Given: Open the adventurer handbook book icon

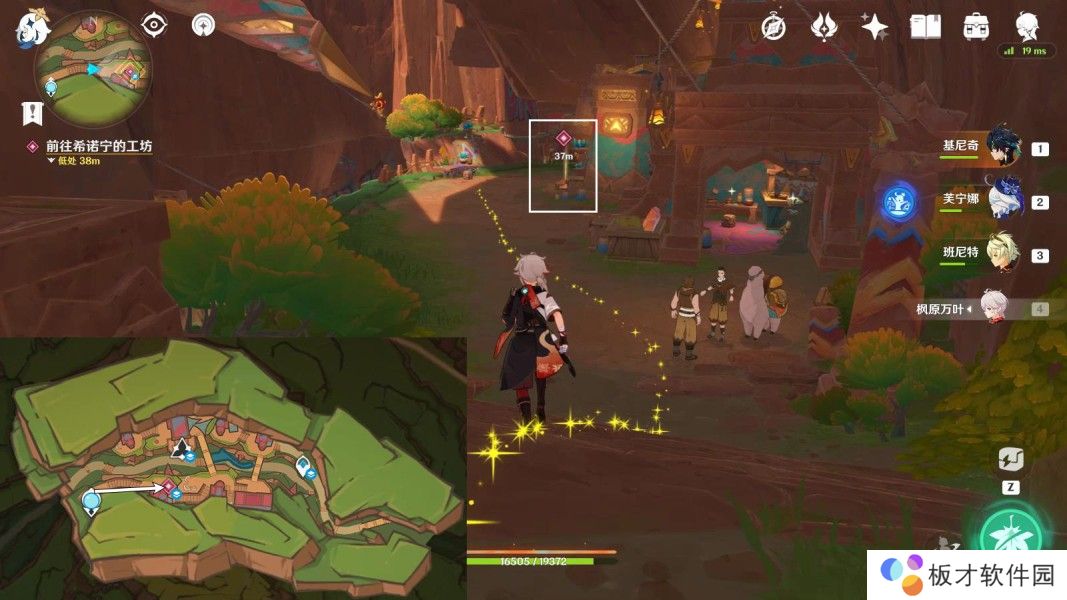Looking at the screenshot, I should [x=925, y=27].
